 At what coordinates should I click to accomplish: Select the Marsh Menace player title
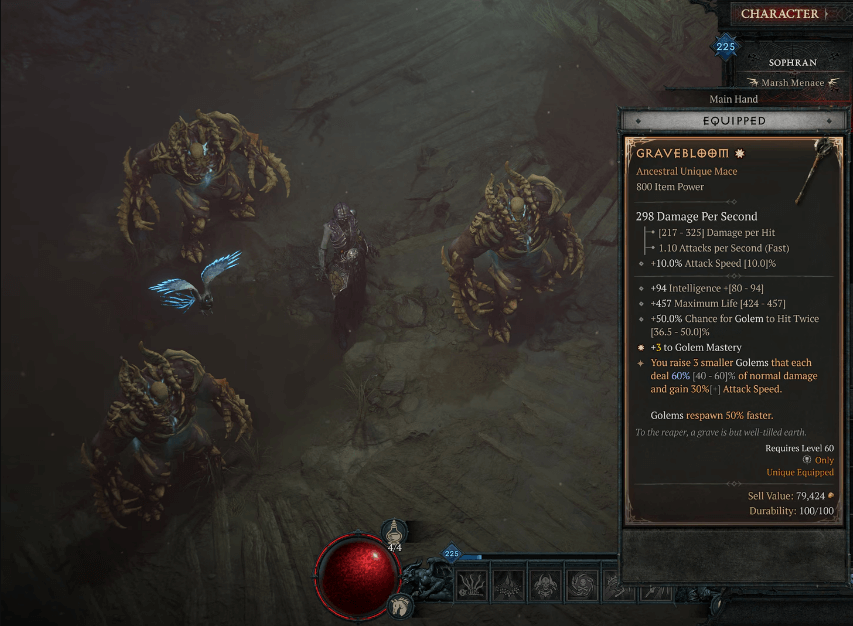click(x=792, y=83)
